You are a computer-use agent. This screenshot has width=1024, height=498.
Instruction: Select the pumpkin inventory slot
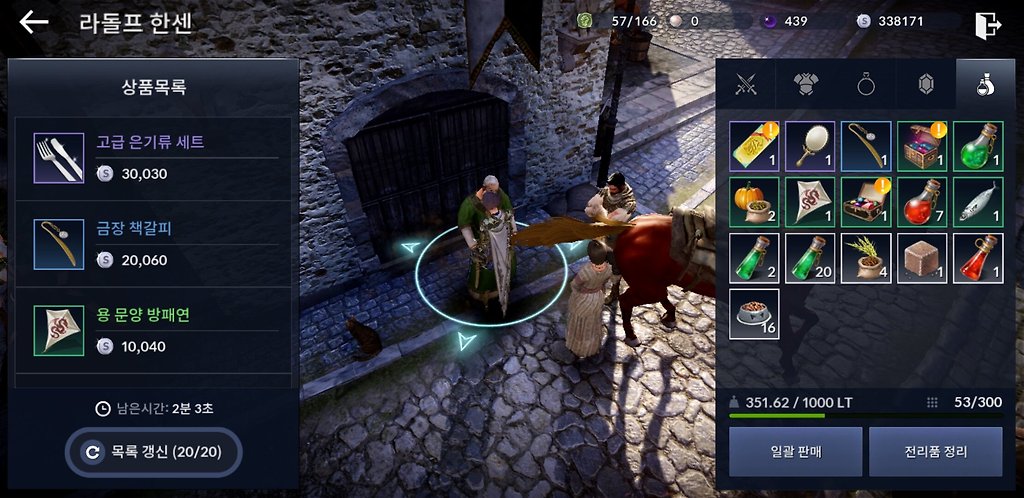tap(754, 202)
